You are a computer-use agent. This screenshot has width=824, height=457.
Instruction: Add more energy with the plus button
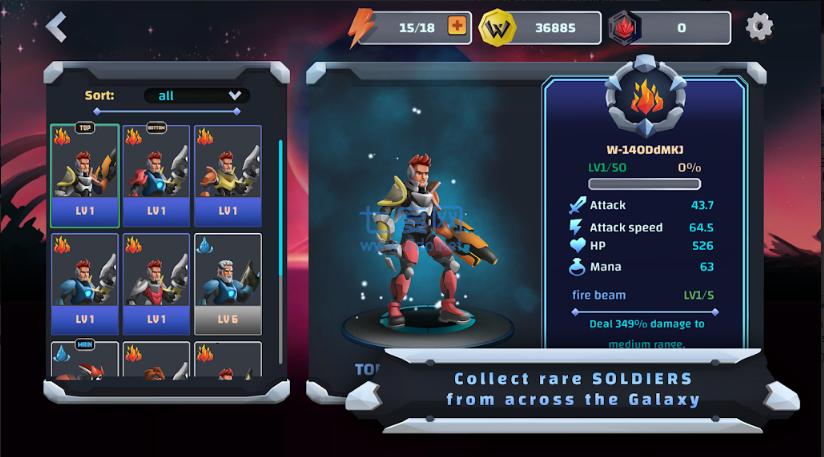[457, 27]
